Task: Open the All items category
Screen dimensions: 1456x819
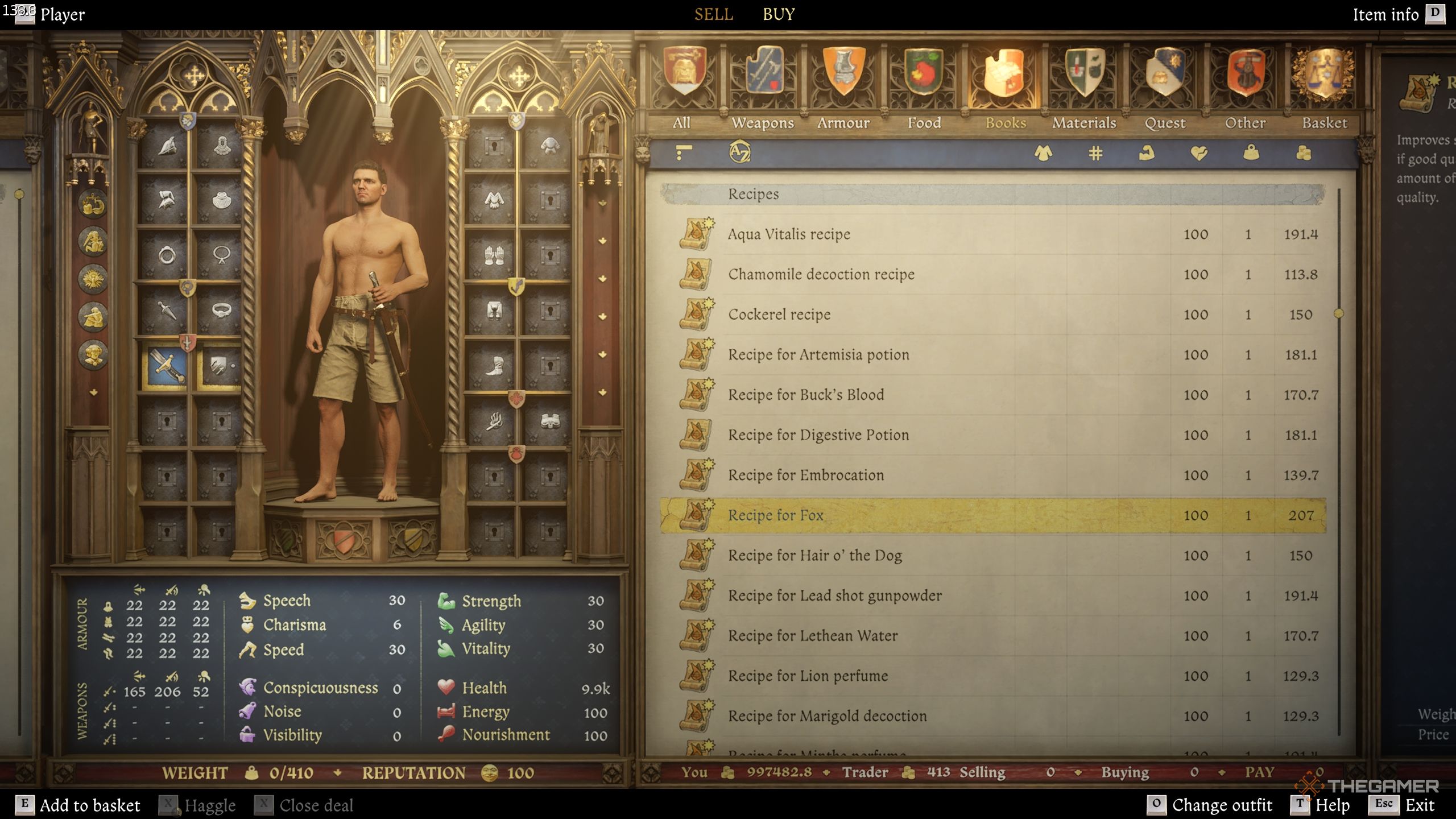Action: [684, 85]
